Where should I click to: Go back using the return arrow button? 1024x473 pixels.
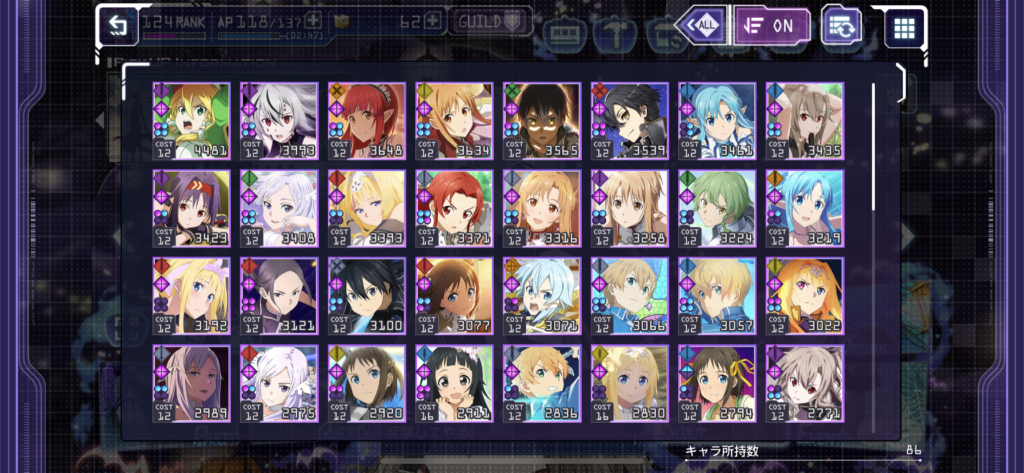(x=119, y=24)
